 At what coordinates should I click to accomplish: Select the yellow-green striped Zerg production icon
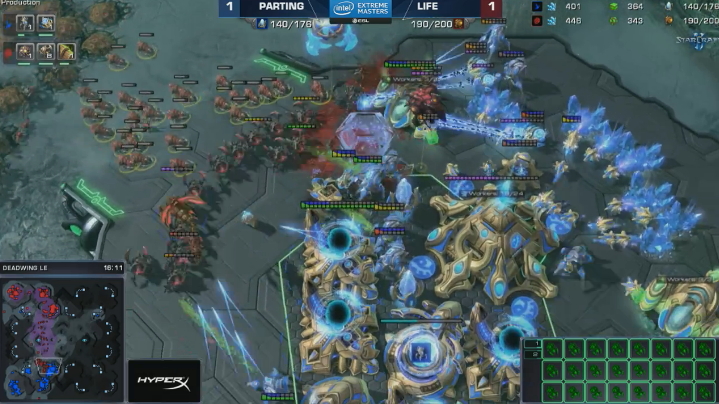click(67, 50)
